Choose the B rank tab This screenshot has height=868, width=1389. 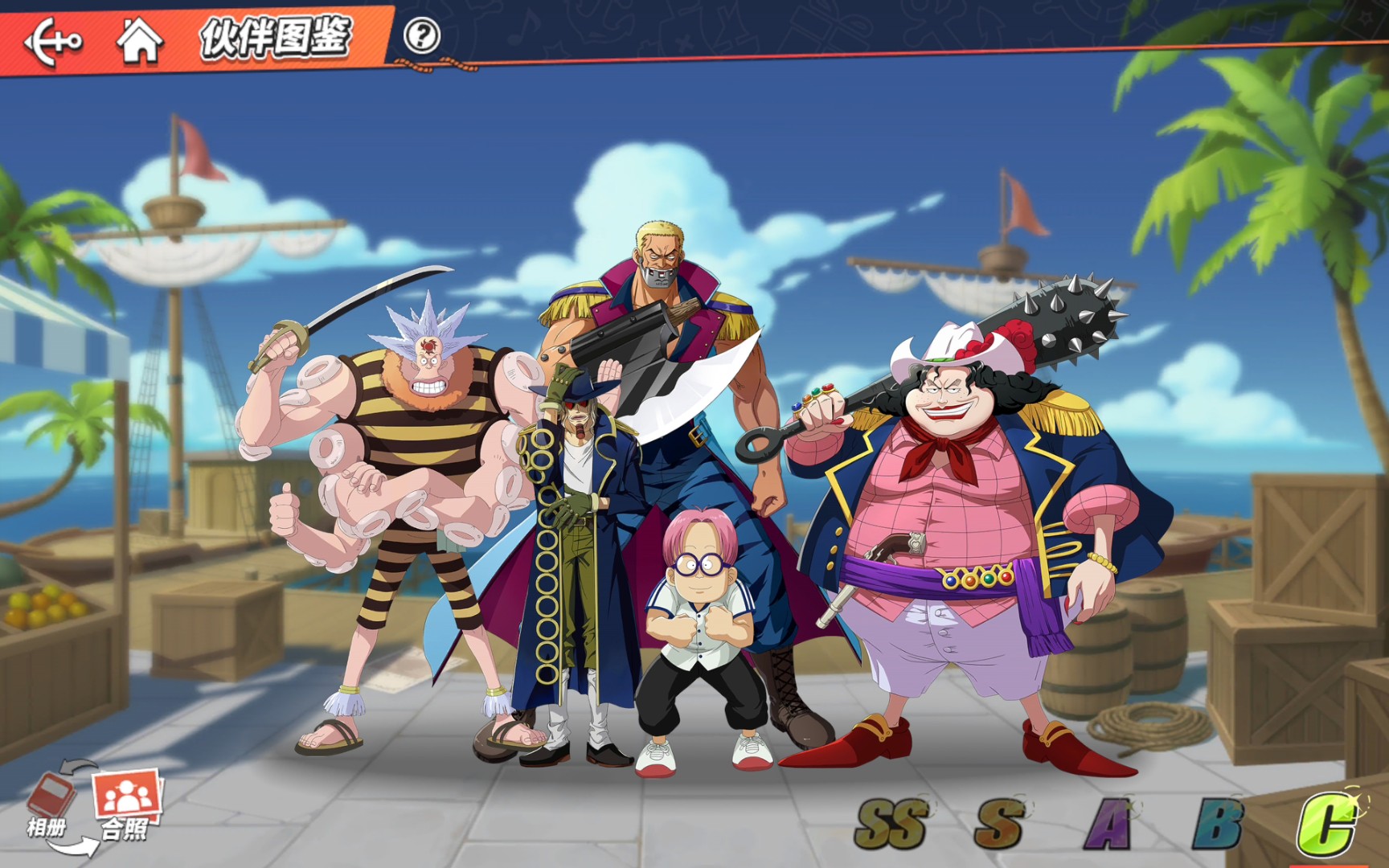(x=1217, y=824)
